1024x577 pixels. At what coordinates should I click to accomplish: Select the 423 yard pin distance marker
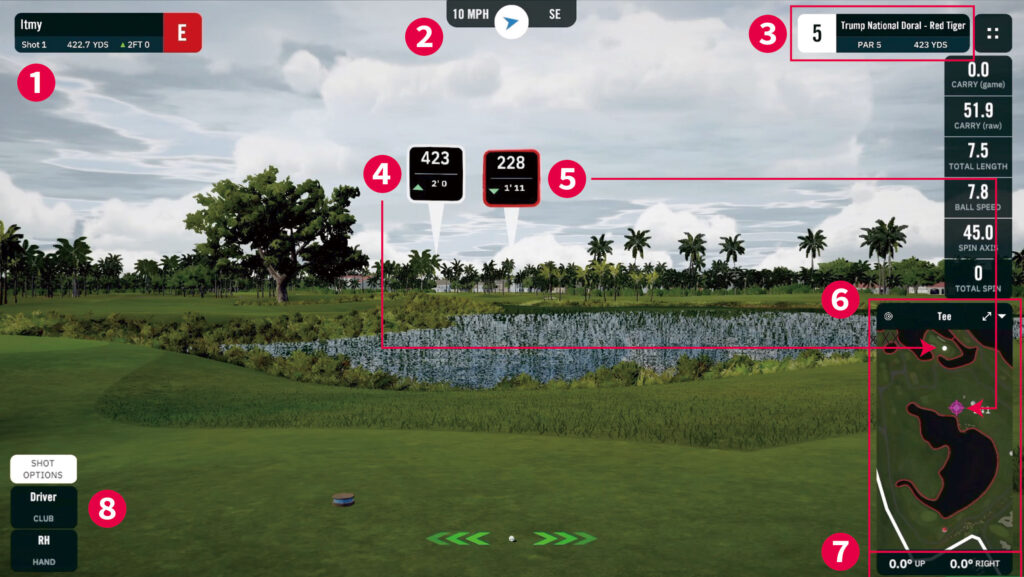coord(436,174)
